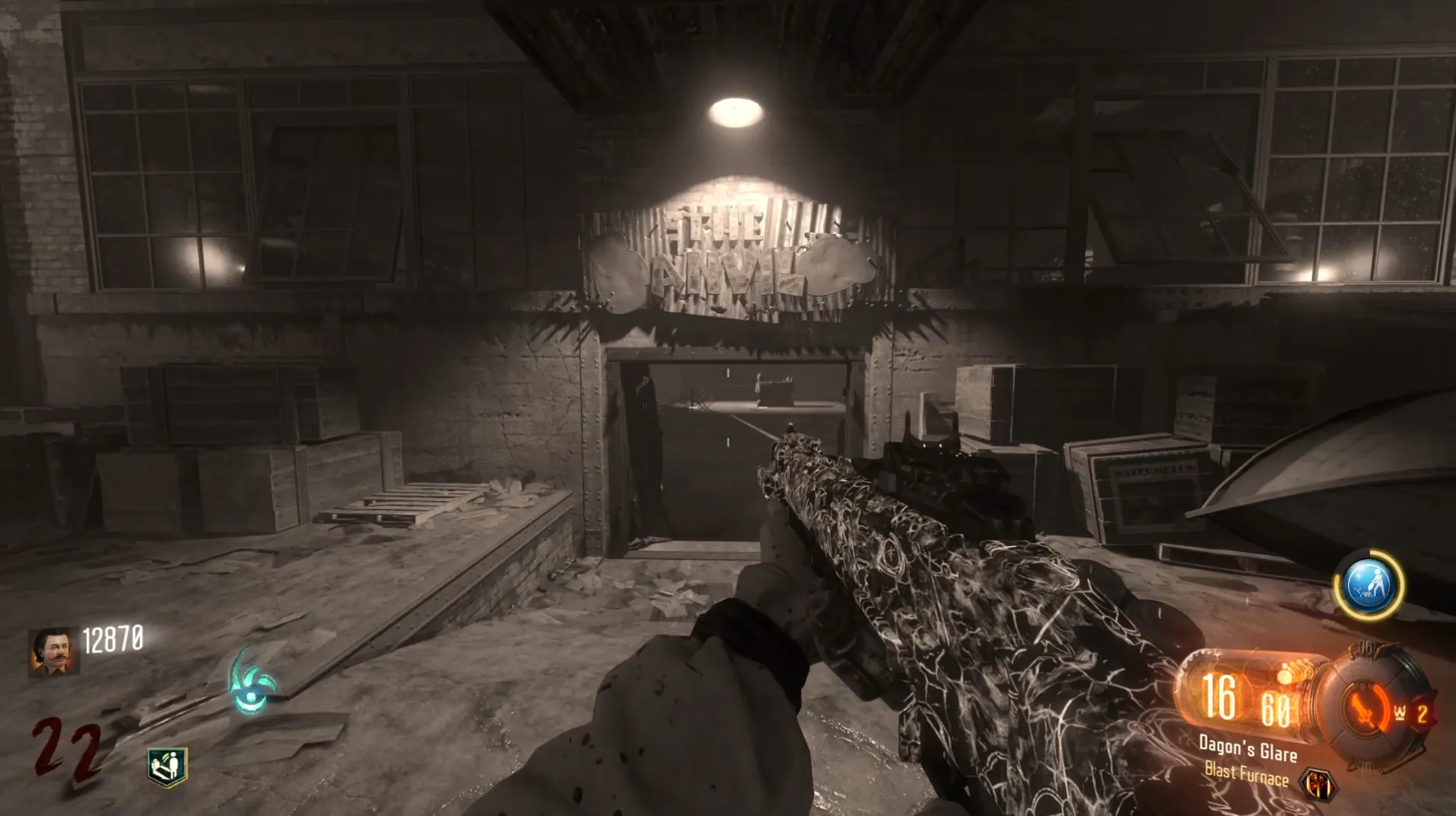The image size is (1456, 816).
Task: Use the blue GobbleGum ability icon
Action: click(x=1369, y=585)
